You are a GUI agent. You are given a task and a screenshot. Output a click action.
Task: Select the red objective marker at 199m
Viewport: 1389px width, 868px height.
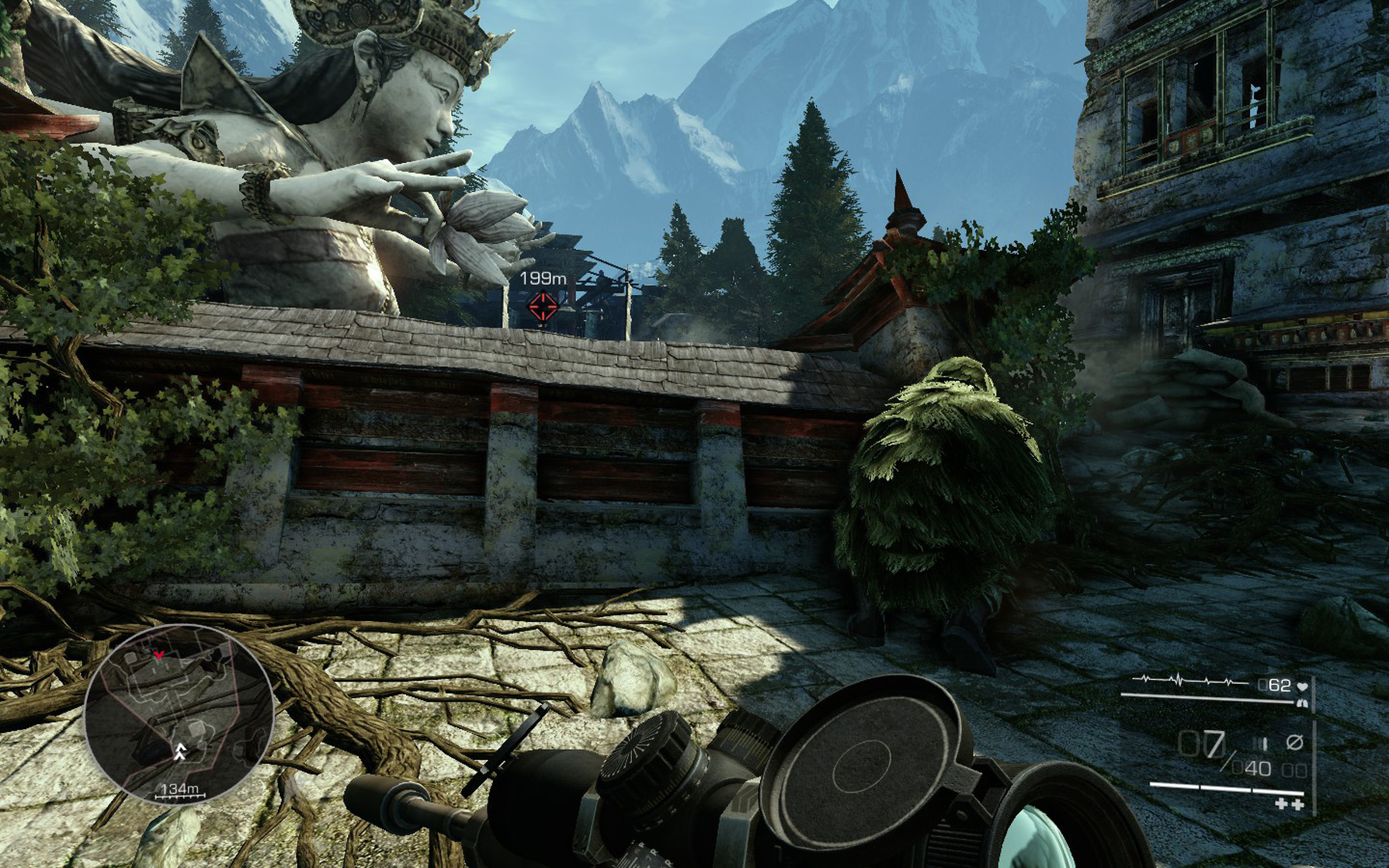[x=542, y=306]
